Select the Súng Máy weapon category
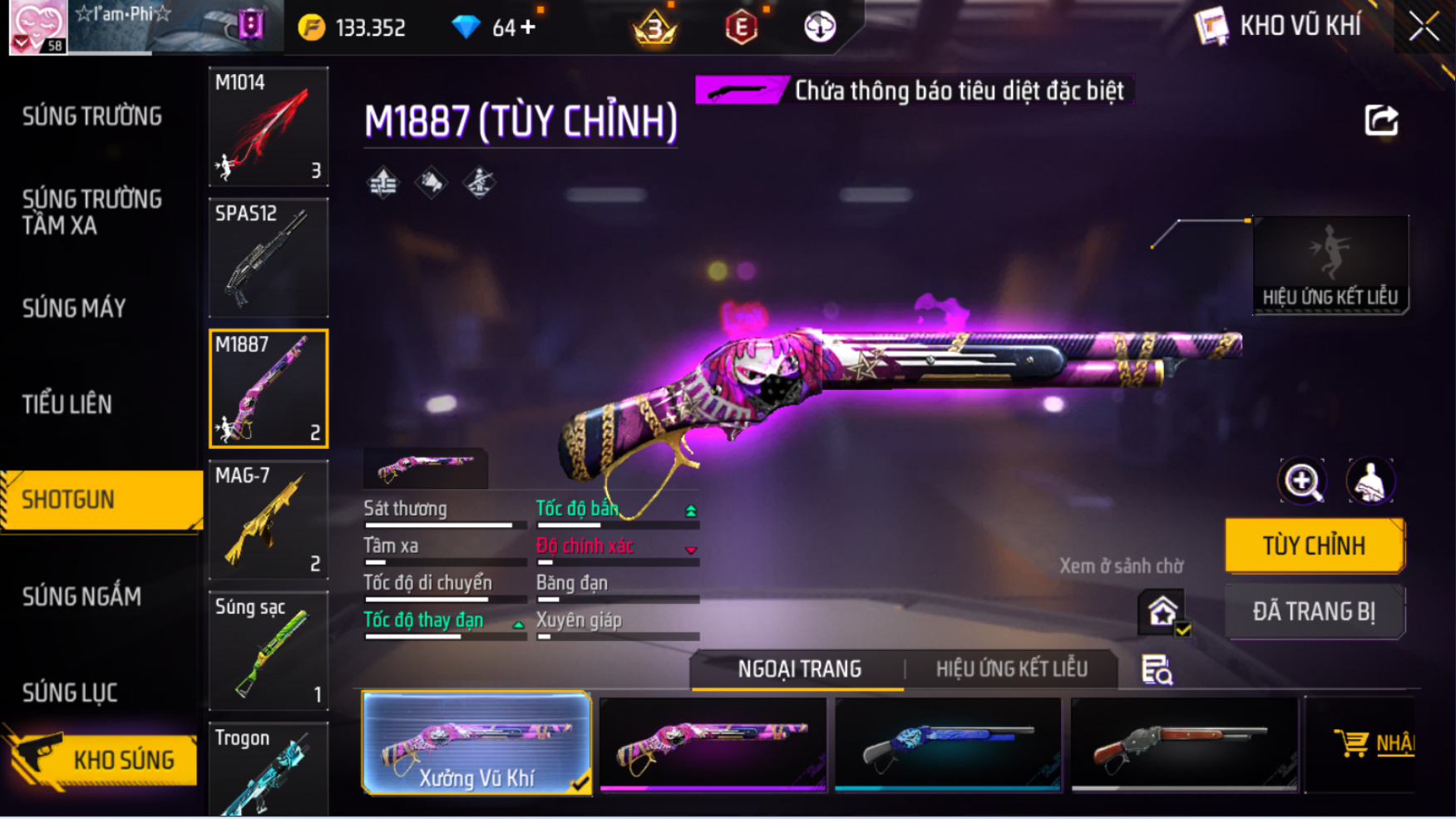The height and width of the screenshot is (819, 1456). [74, 308]
